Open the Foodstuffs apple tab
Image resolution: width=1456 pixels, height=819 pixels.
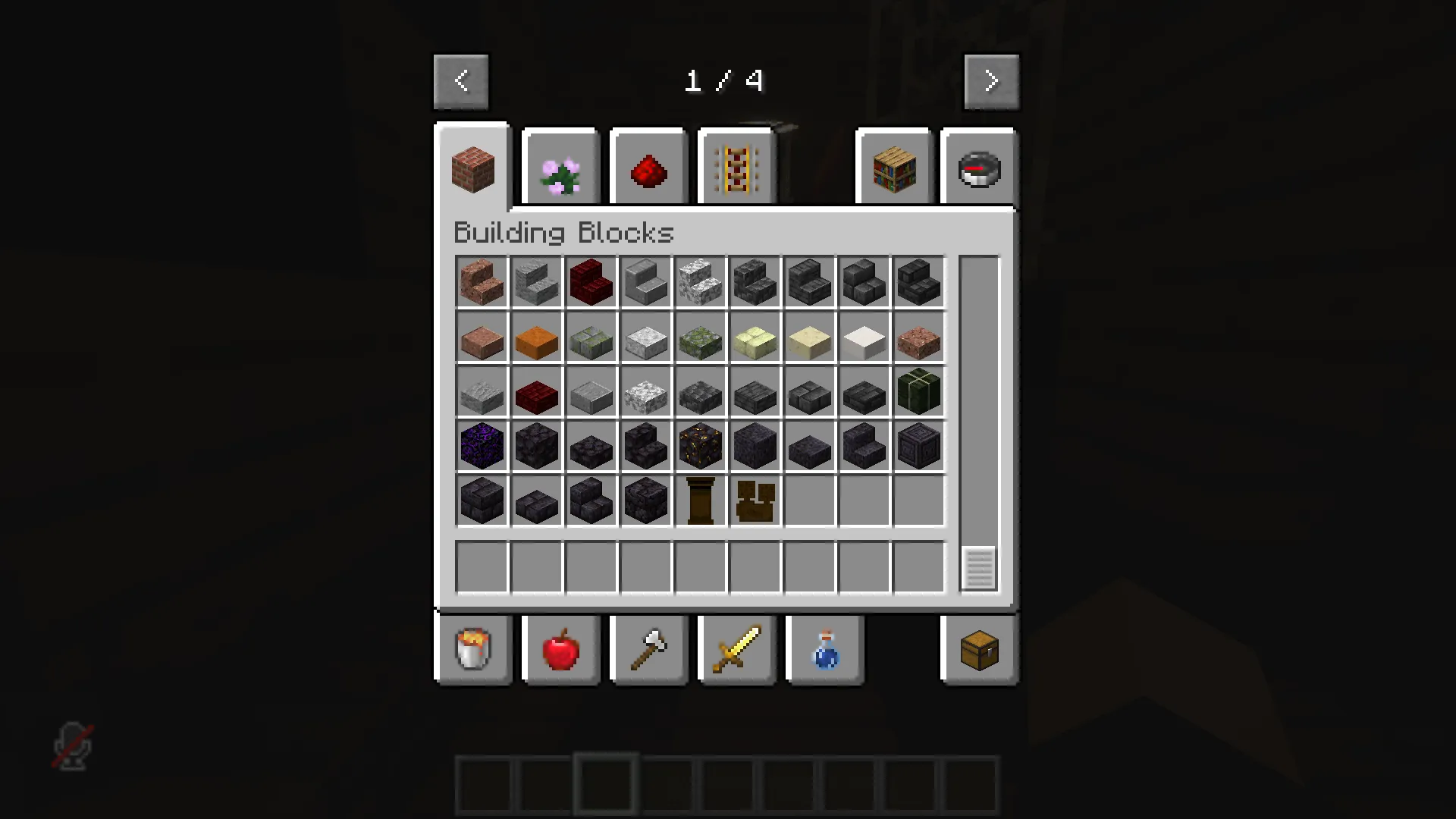point(560,650)
